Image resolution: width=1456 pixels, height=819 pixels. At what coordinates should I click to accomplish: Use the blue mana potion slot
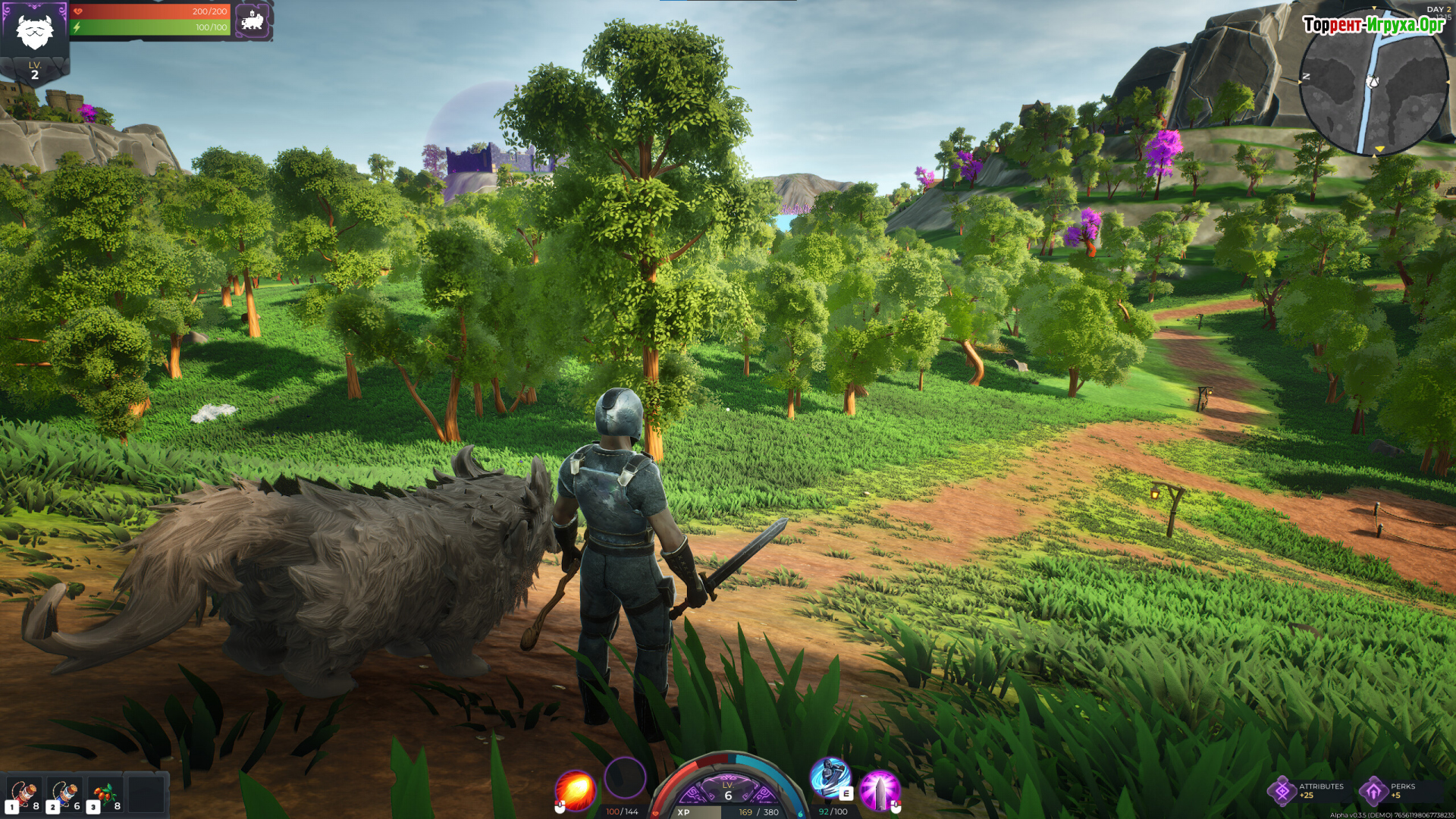click(x=64, y=794)
